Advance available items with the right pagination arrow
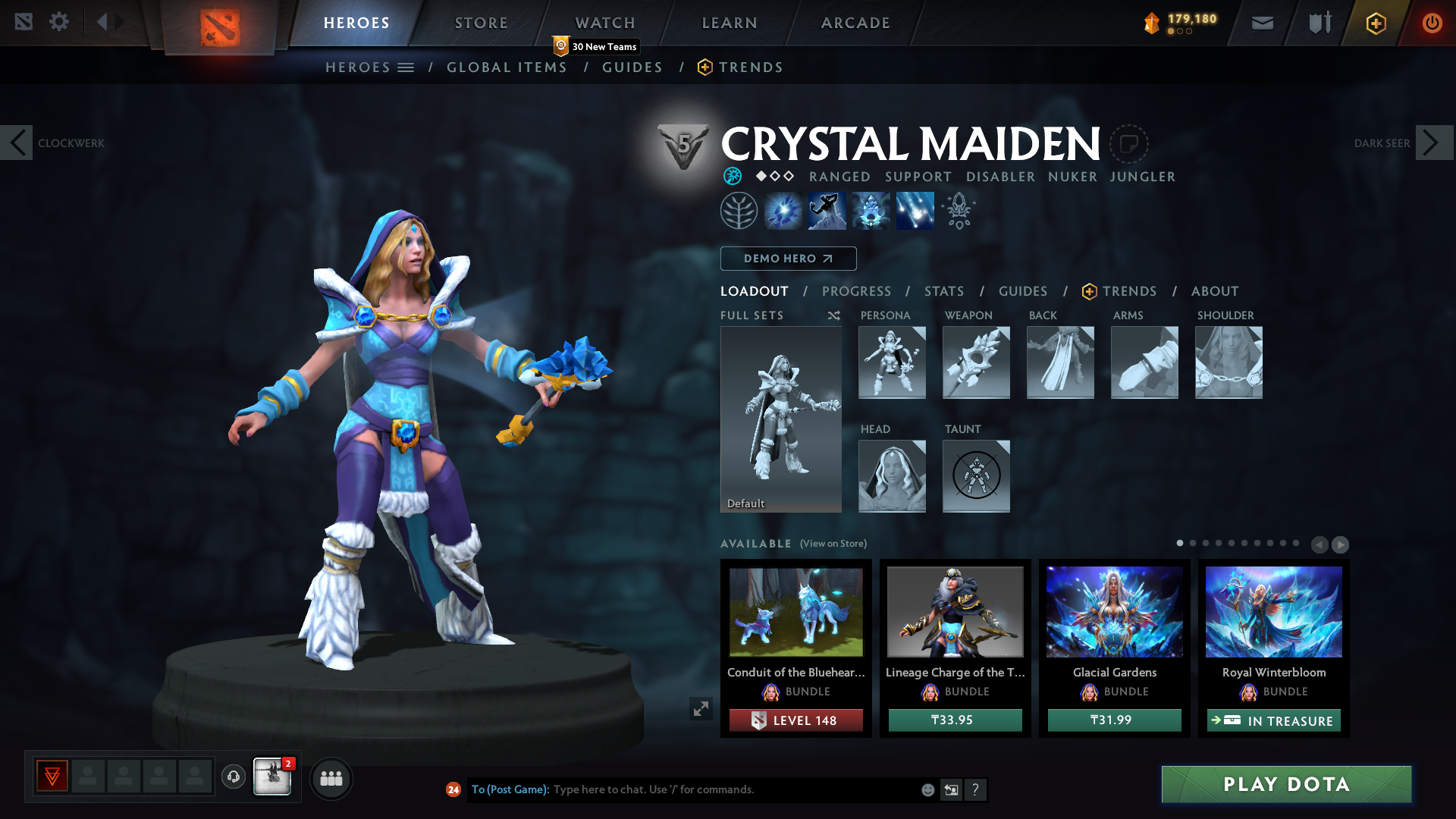The height and width of the screenshot is (819, 1456). (x=1341, y=544)
